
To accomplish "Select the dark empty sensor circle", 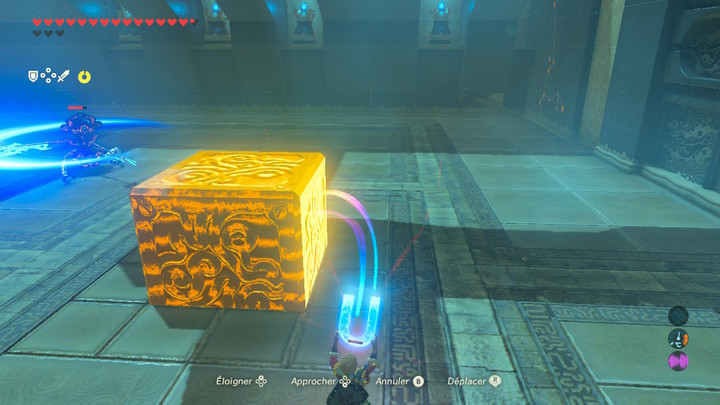I will tap(677, 316).
